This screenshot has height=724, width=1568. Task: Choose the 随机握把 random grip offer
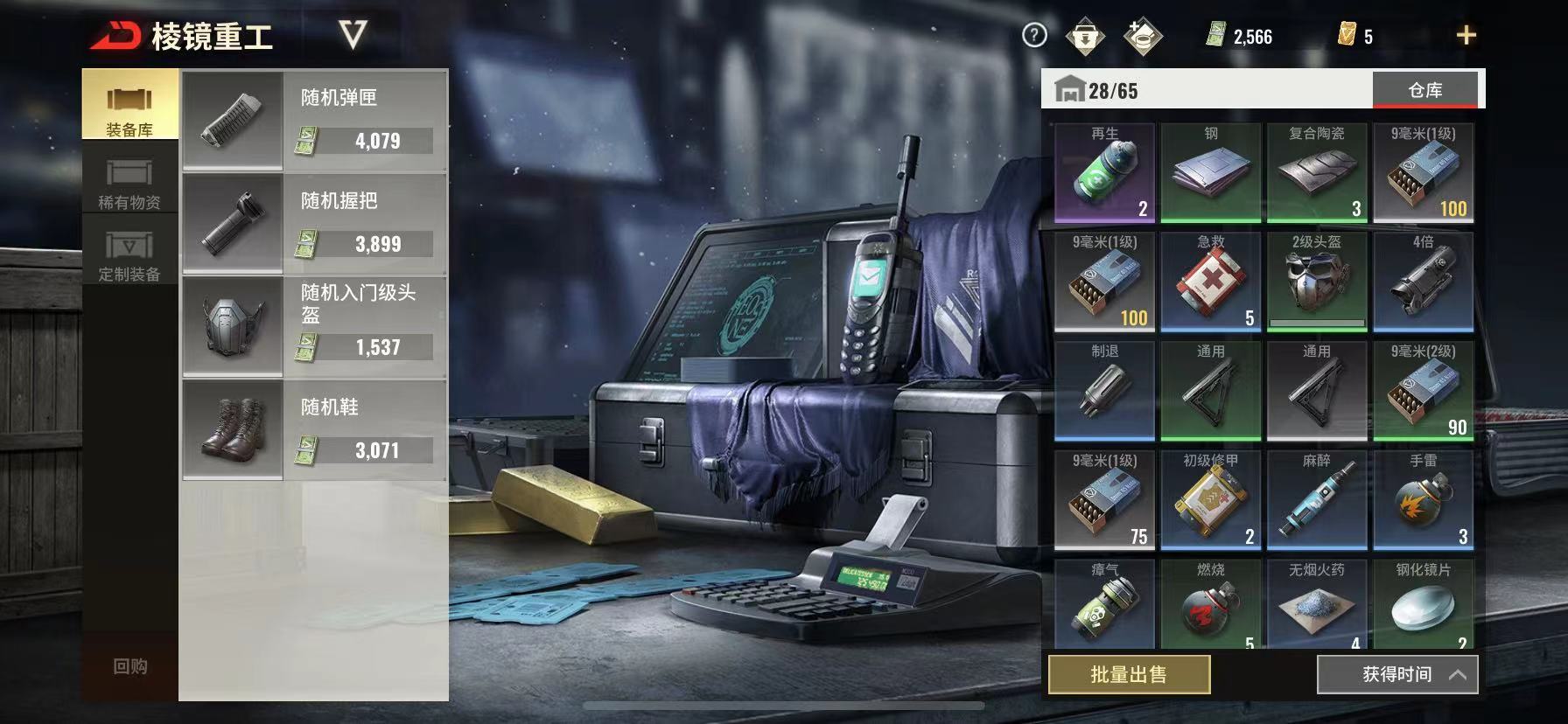click(x=315, y=224)
